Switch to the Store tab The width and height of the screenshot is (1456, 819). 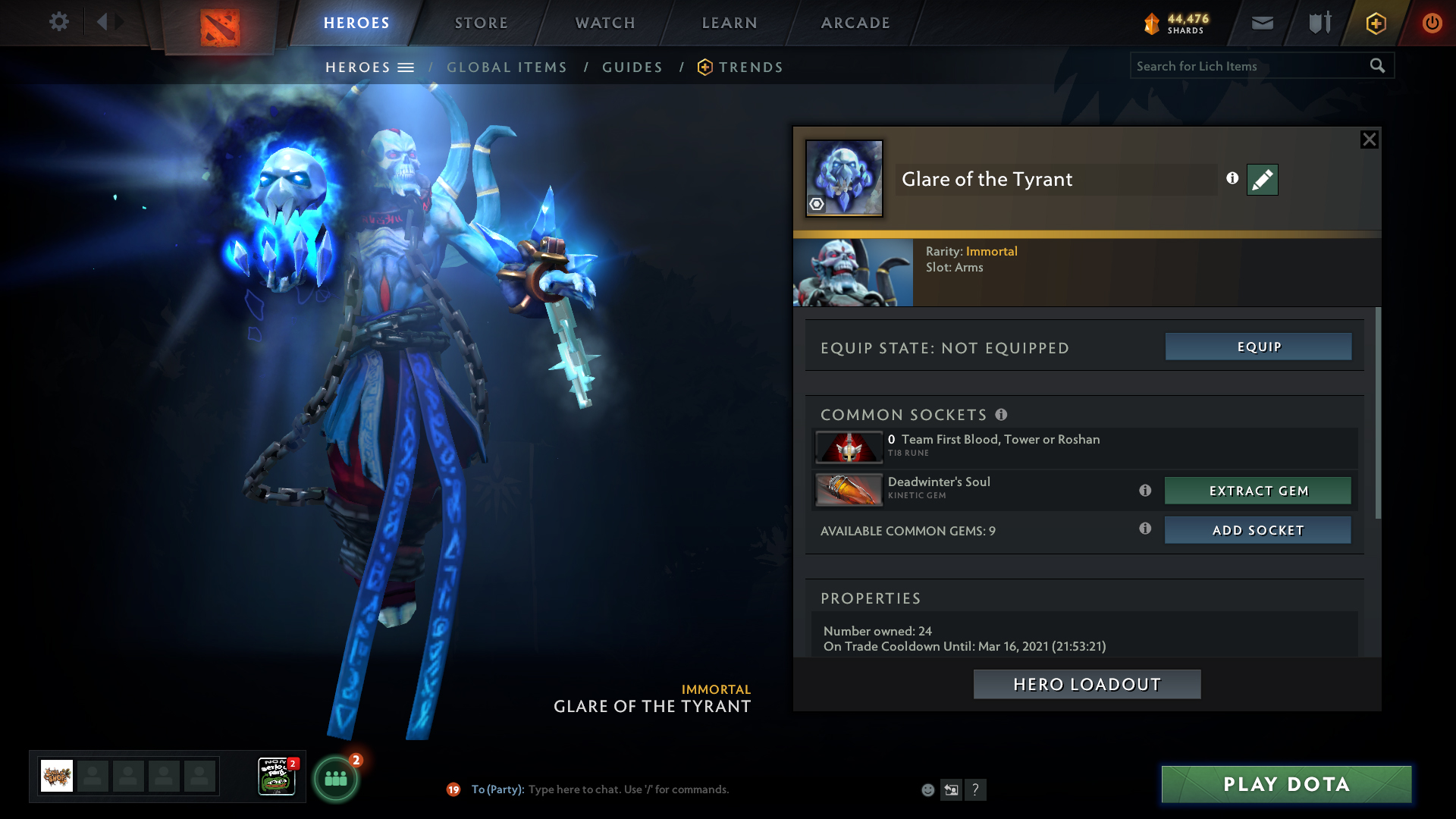coord(482,23)
